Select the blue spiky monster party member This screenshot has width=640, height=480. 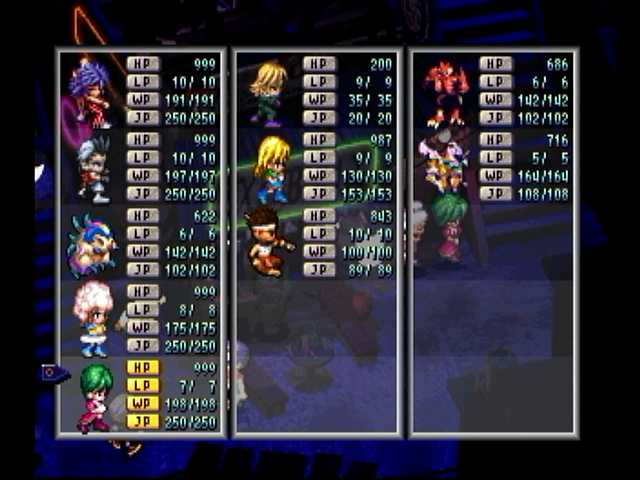[92, 243]
